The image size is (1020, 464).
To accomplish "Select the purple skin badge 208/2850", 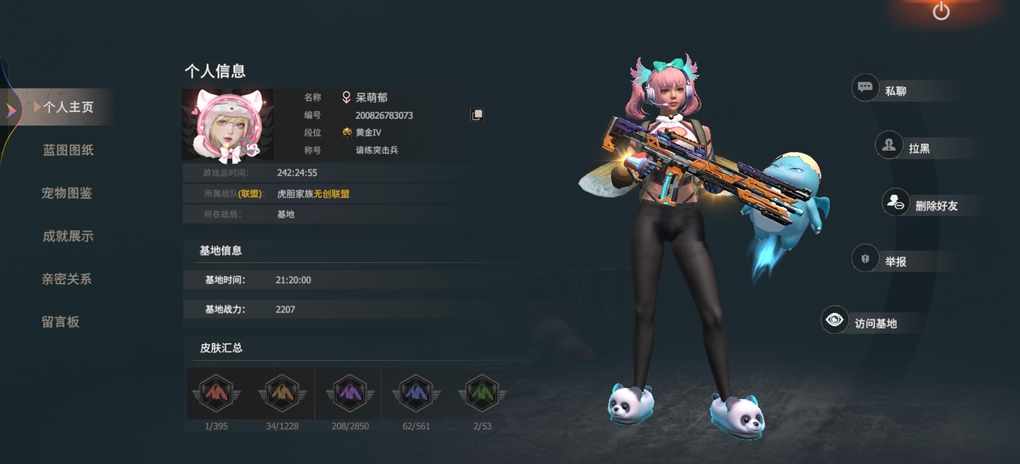I will [349, 393].
